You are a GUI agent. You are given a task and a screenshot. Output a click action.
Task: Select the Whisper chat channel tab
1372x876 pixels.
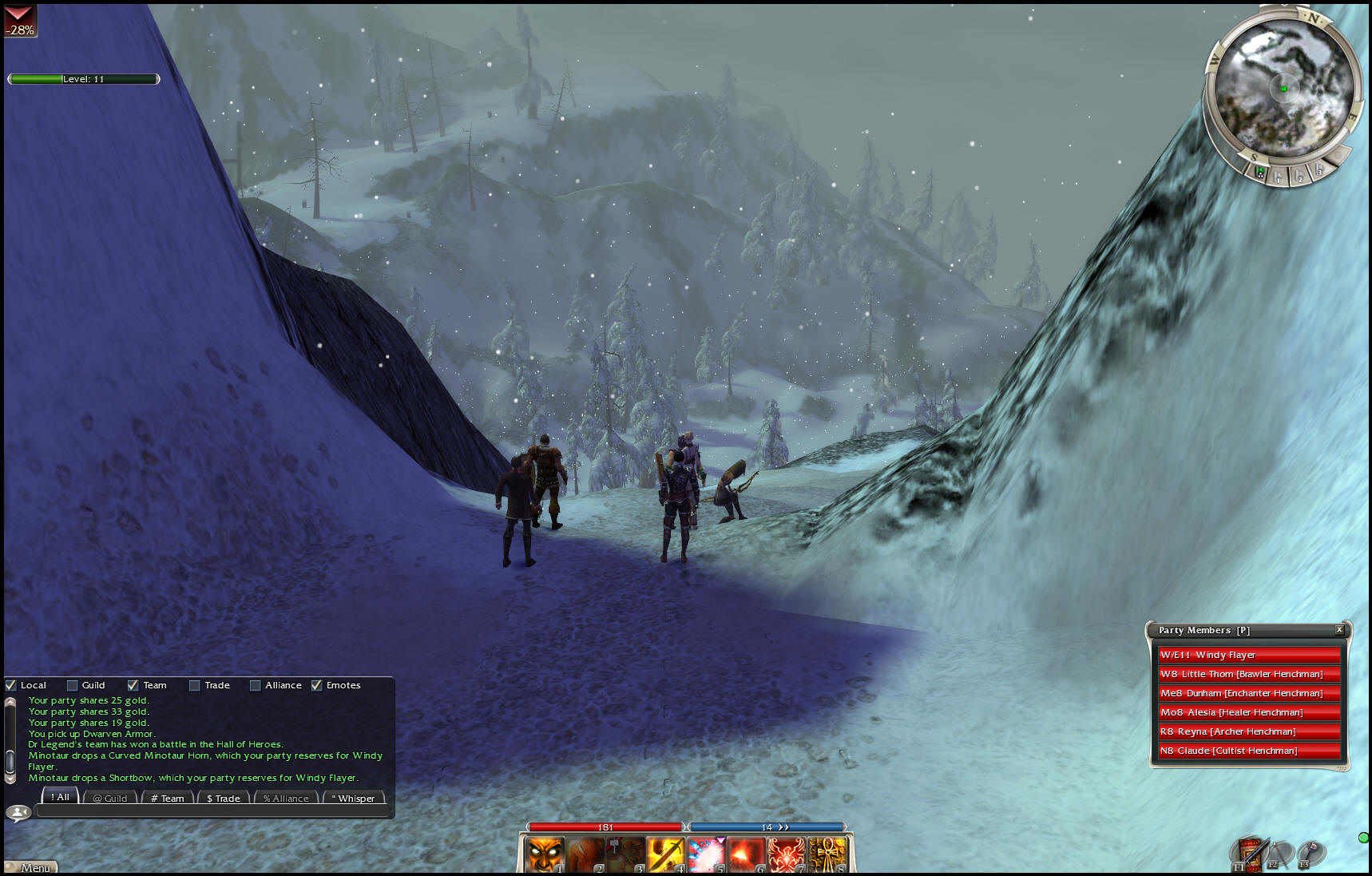click(x=354, y=798)
